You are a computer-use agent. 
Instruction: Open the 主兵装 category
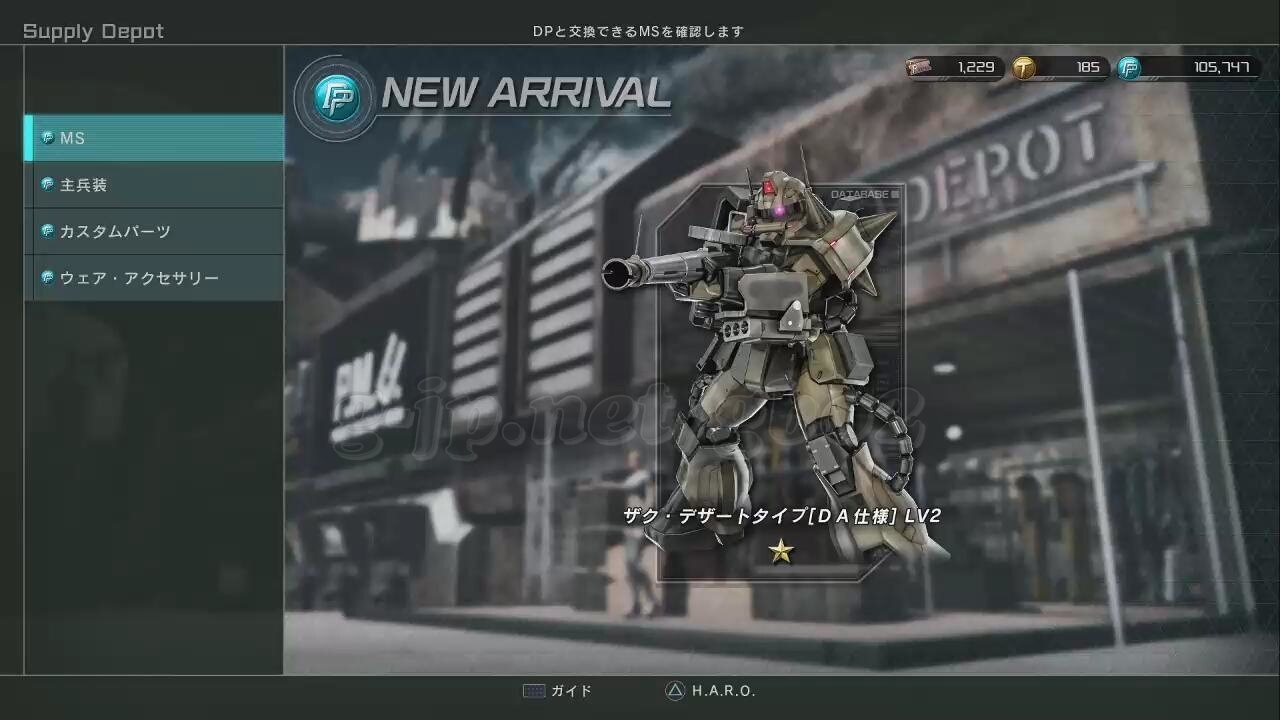[x=155, y=185]
